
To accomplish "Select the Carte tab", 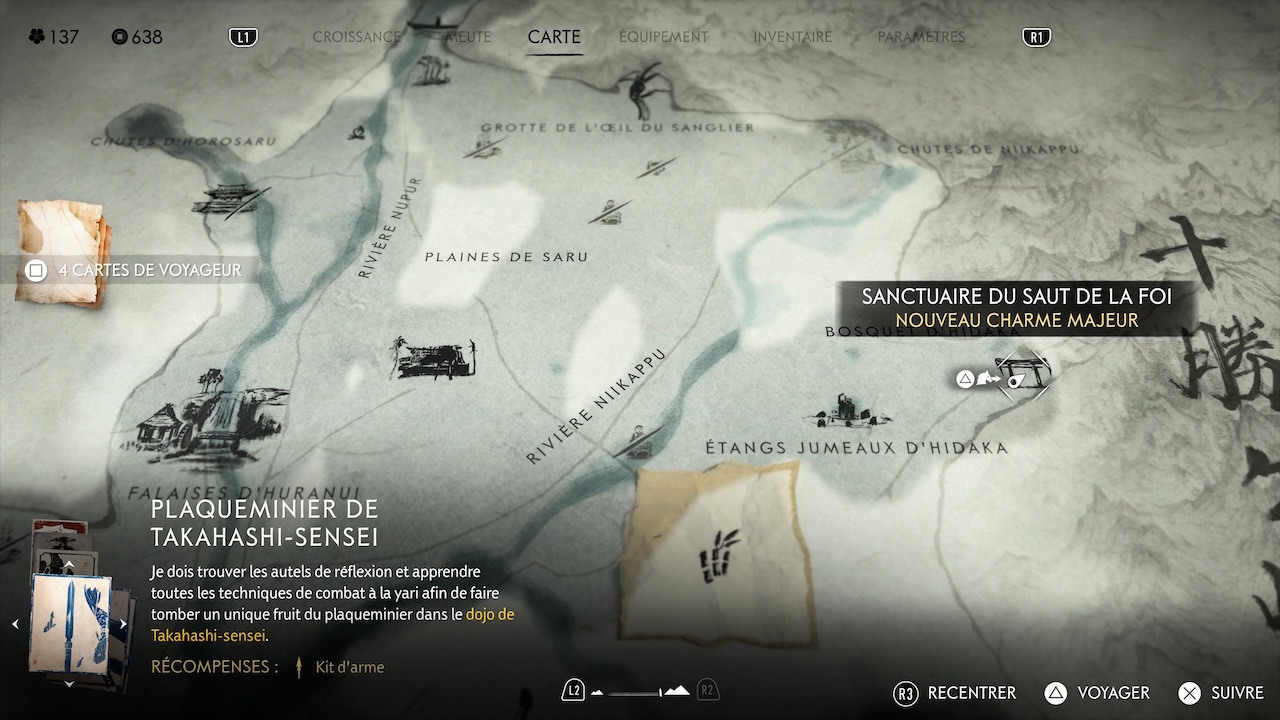I will [x=554, y=37].
